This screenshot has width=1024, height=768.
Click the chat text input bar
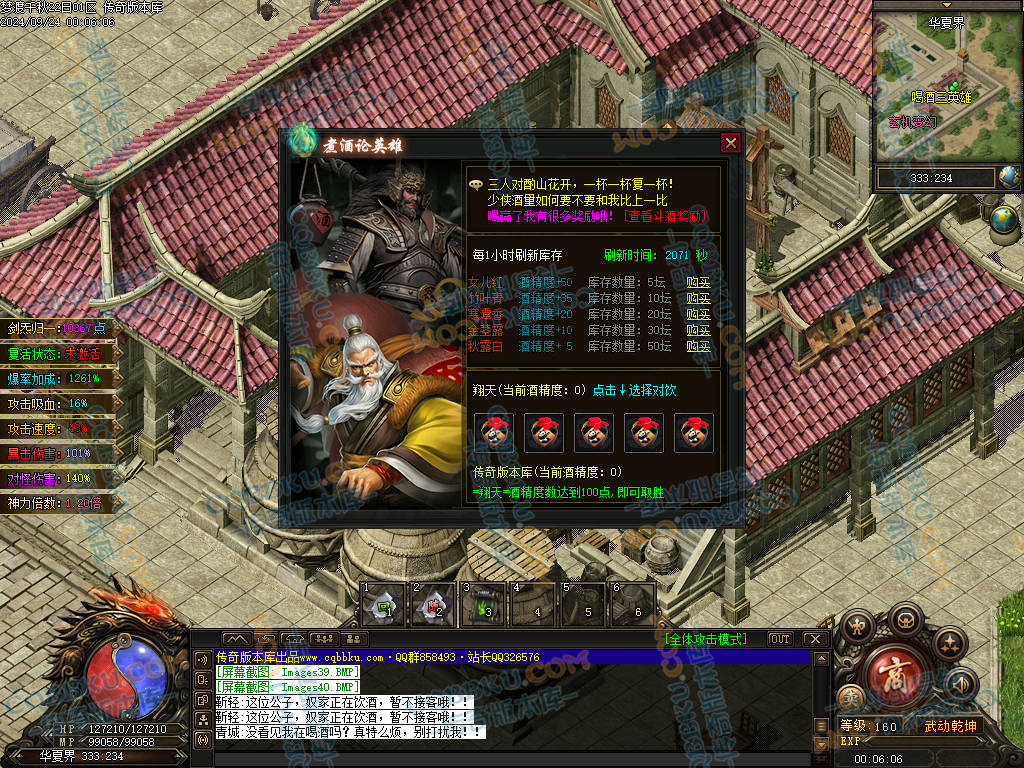510,759
